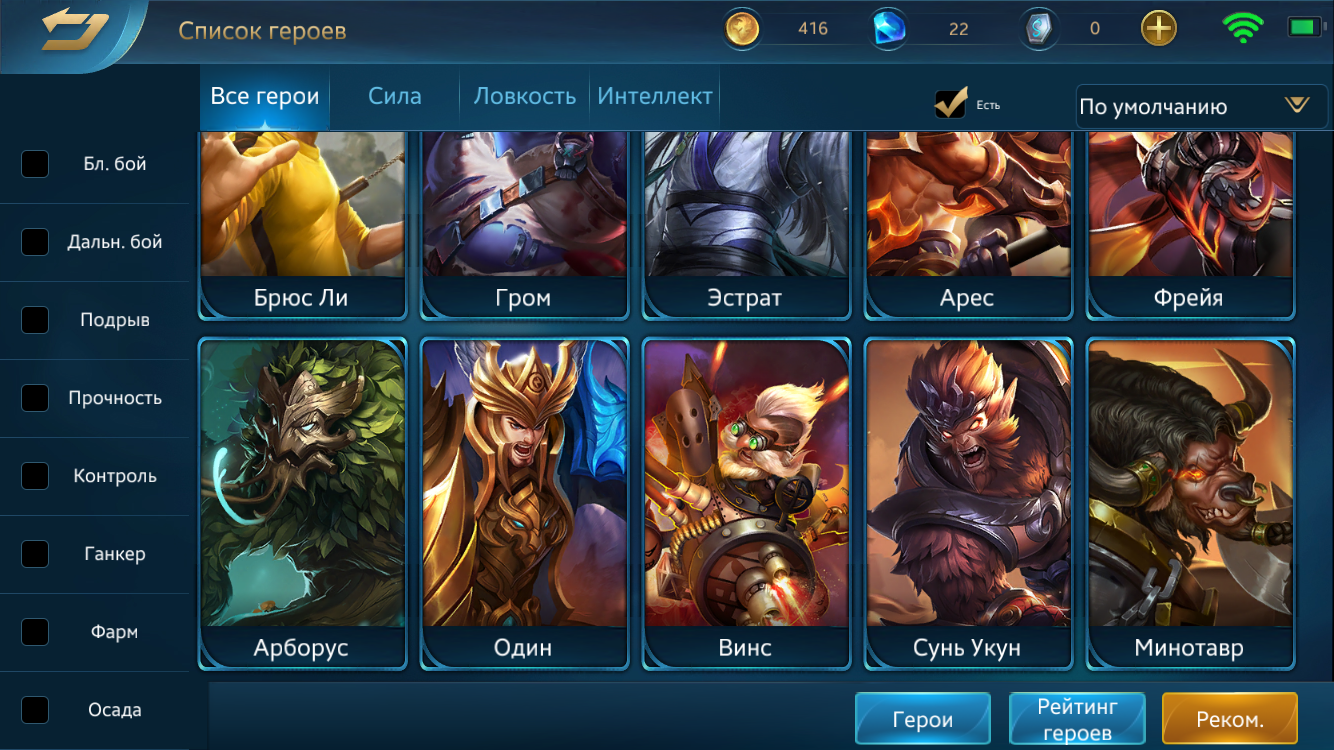
Task: Switch to the Сила tab
Action: pyautogui.click(x=394, y=96)
